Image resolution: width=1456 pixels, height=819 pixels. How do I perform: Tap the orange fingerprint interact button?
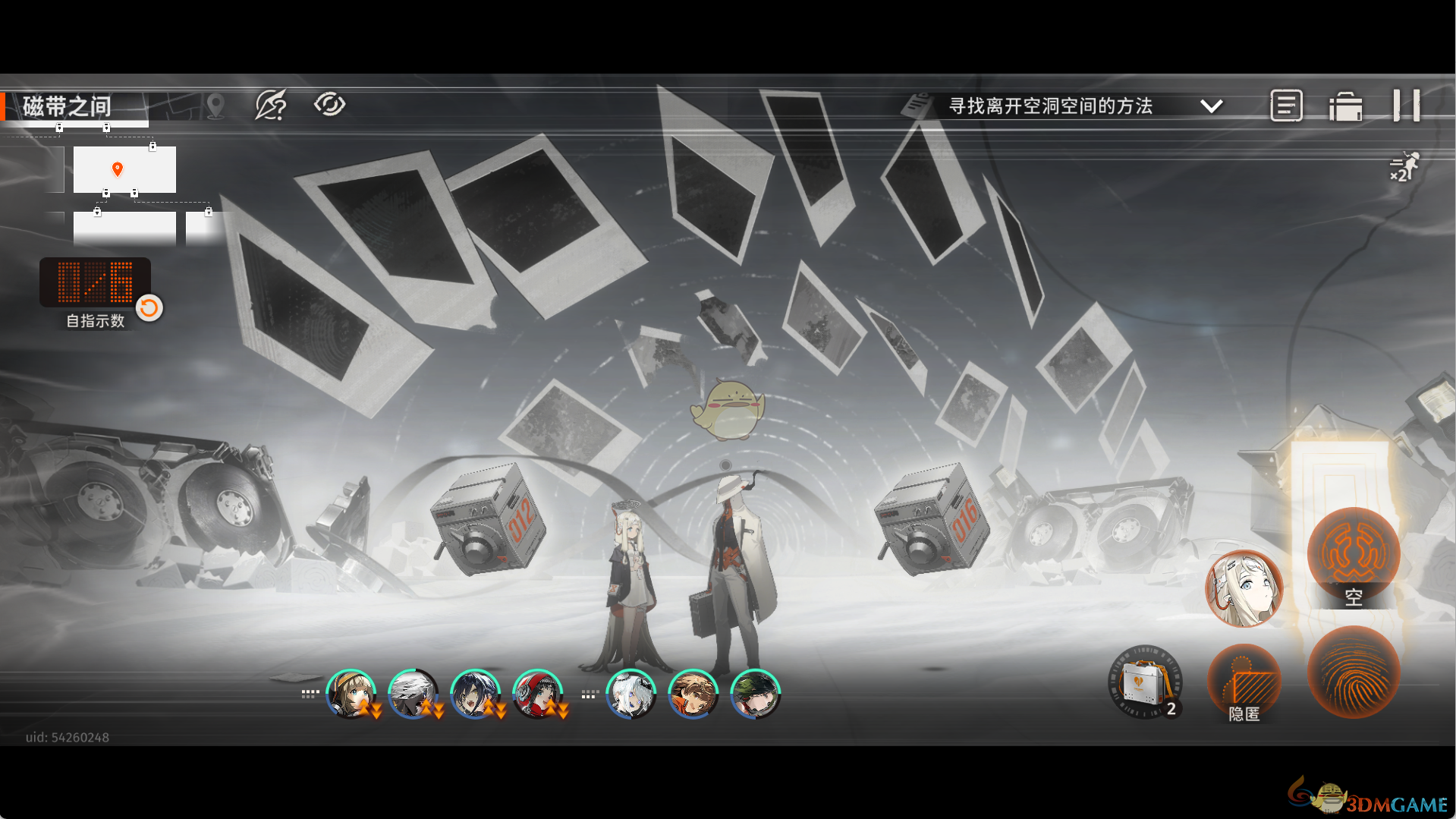pyautogui.click(x=1353, y=672)
